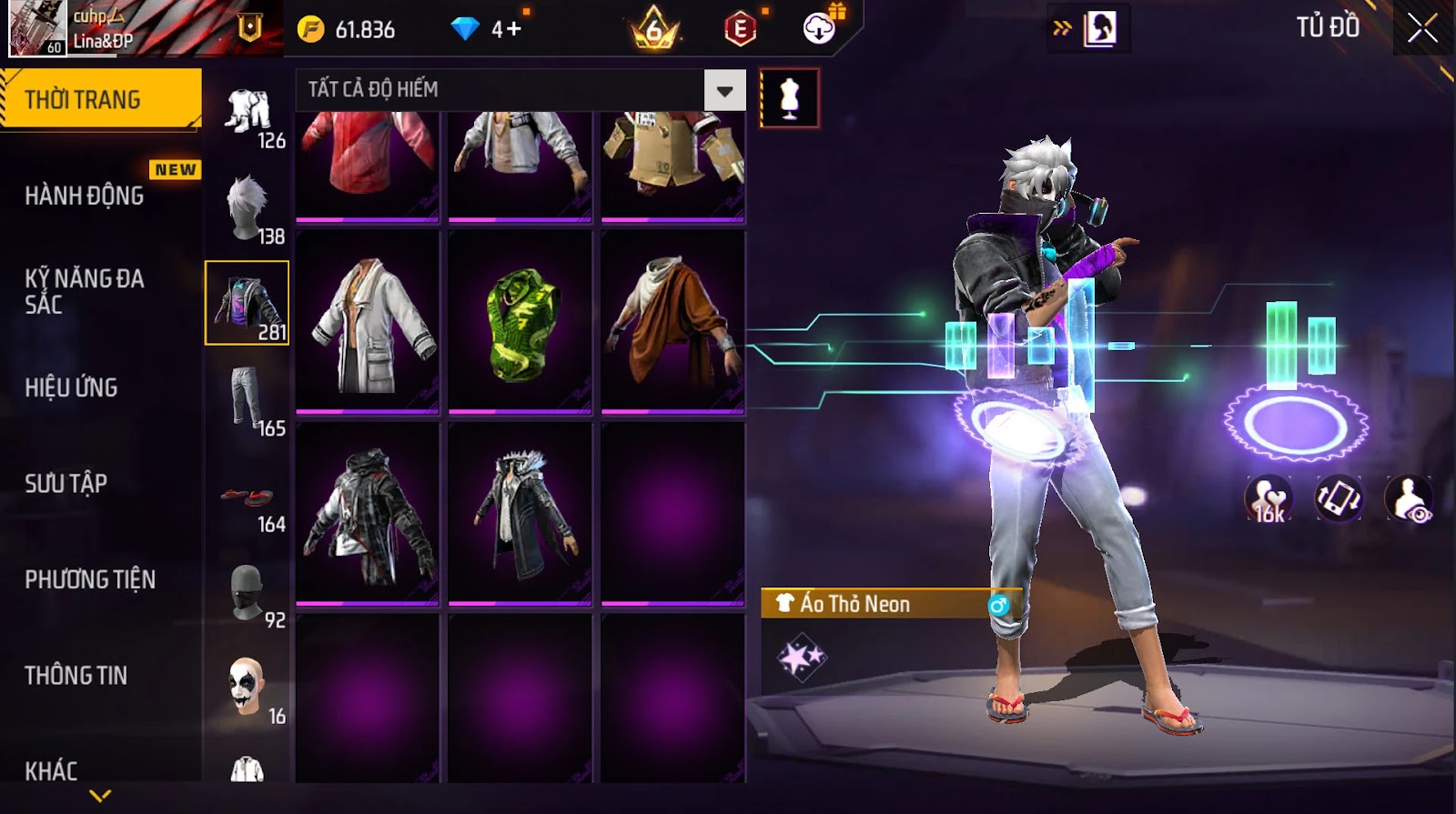
Task: Close the Tủ Đồ wardrobe screen
Action: click(1422, 29)
